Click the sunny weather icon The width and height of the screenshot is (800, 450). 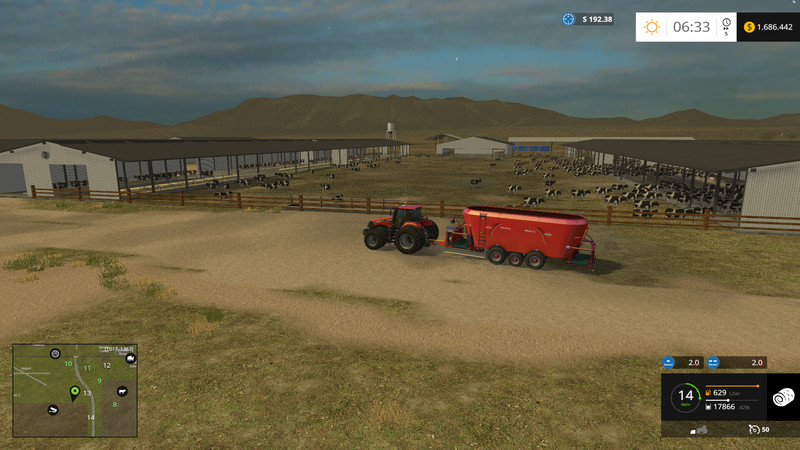pyautogui.click(x=652, y=27)
